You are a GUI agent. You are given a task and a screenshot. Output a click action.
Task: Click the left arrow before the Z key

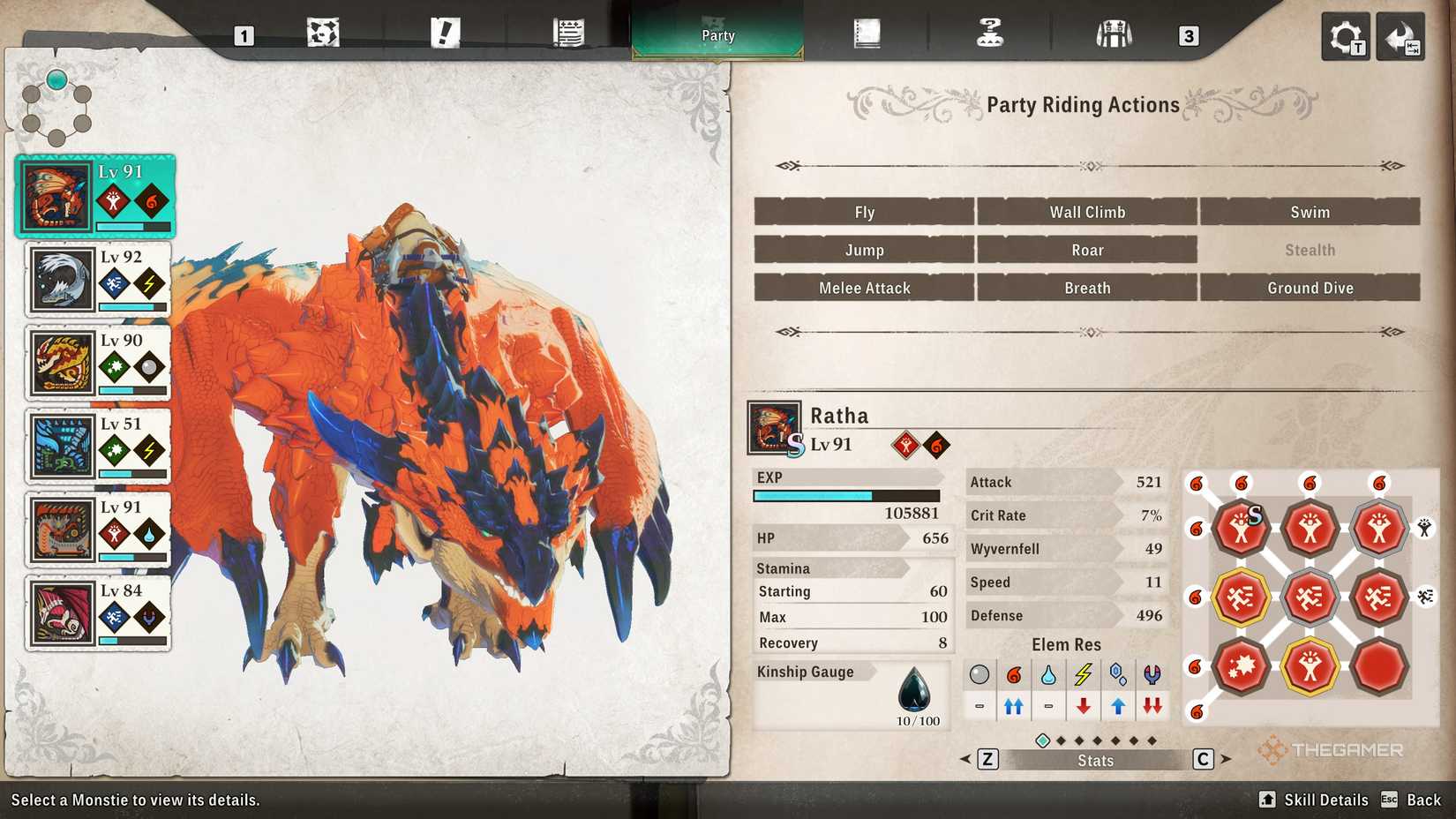[x=967, y=758]
